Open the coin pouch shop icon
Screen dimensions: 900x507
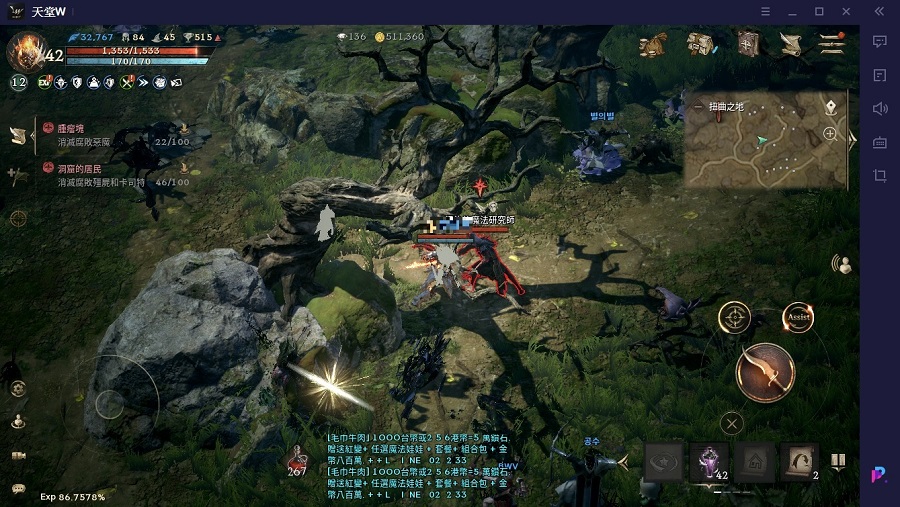coord(654,44)
